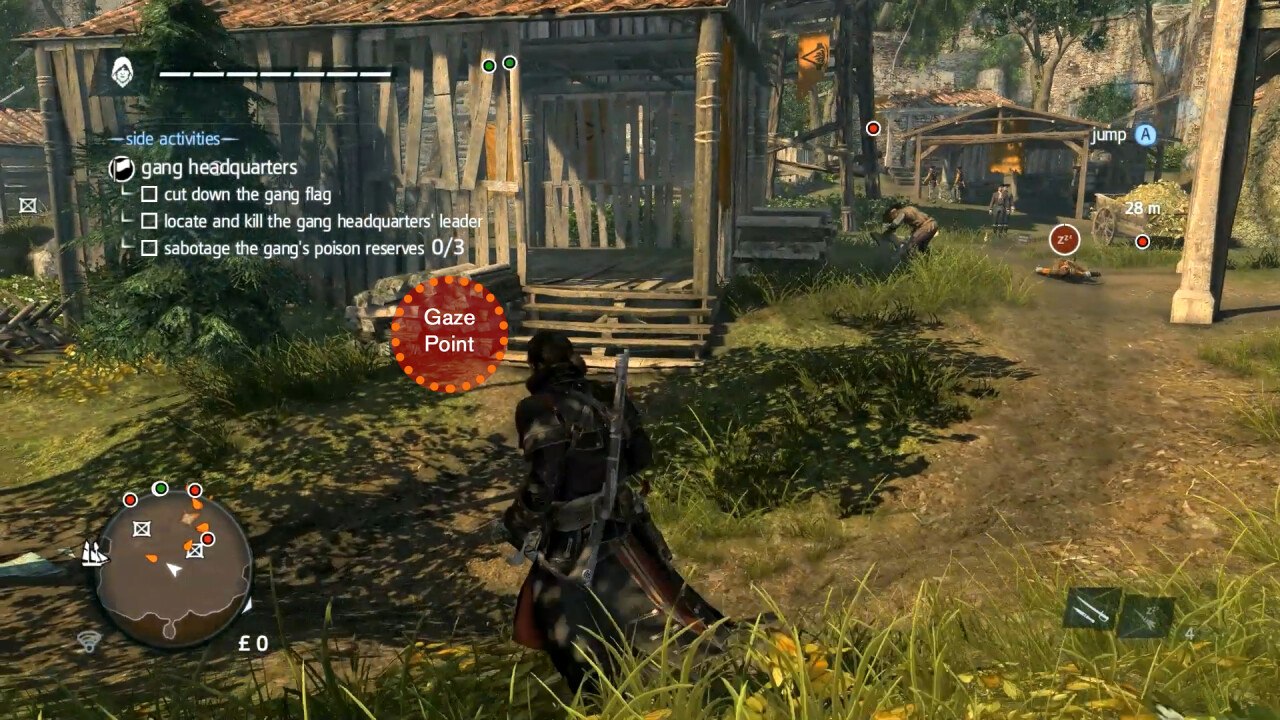Tick the sabotage poison reserves objective checkbox

click(149, 248)
